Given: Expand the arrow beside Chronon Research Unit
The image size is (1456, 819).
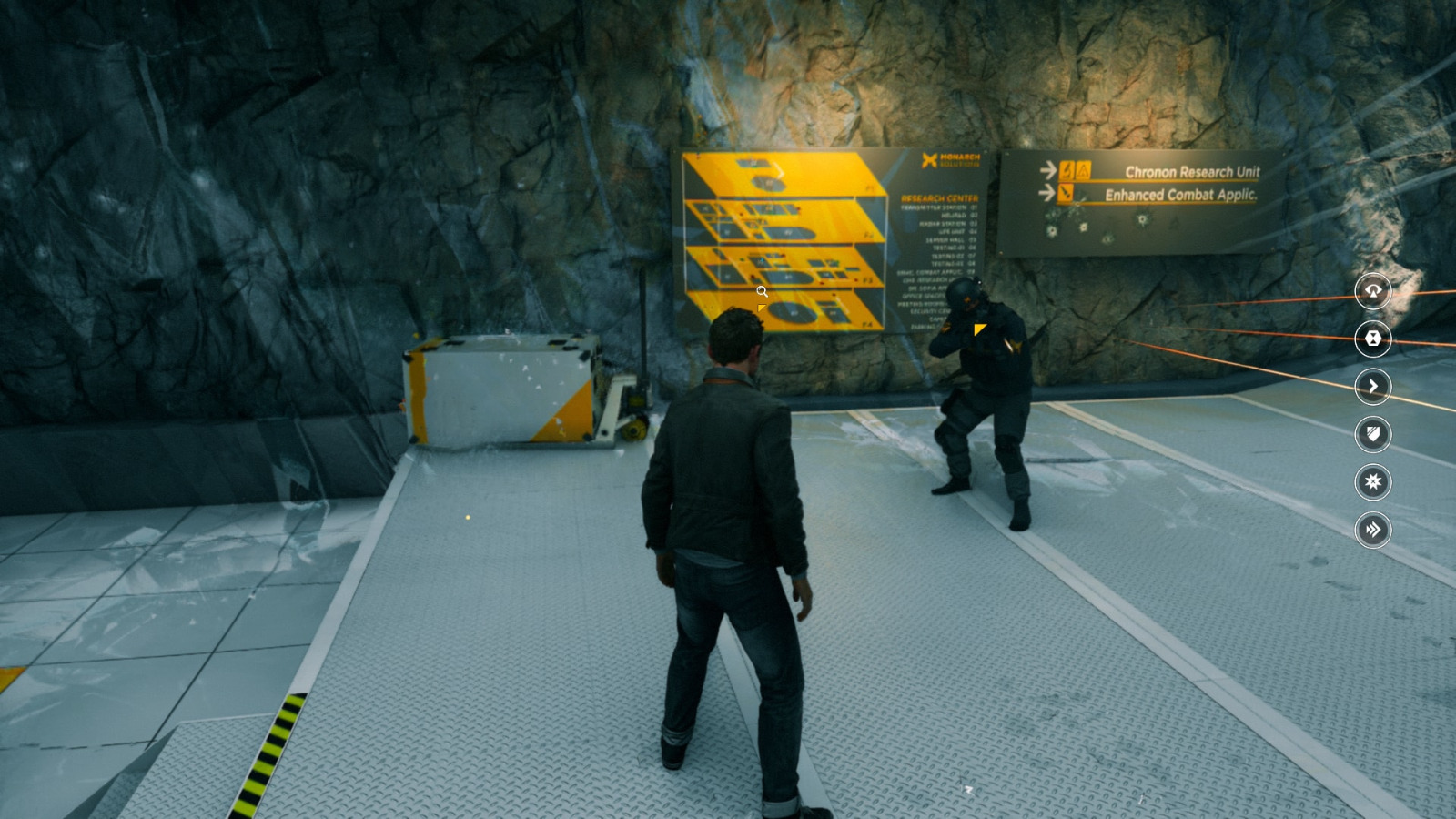Looking at the screenshot, I should (x=1047, y=169).
